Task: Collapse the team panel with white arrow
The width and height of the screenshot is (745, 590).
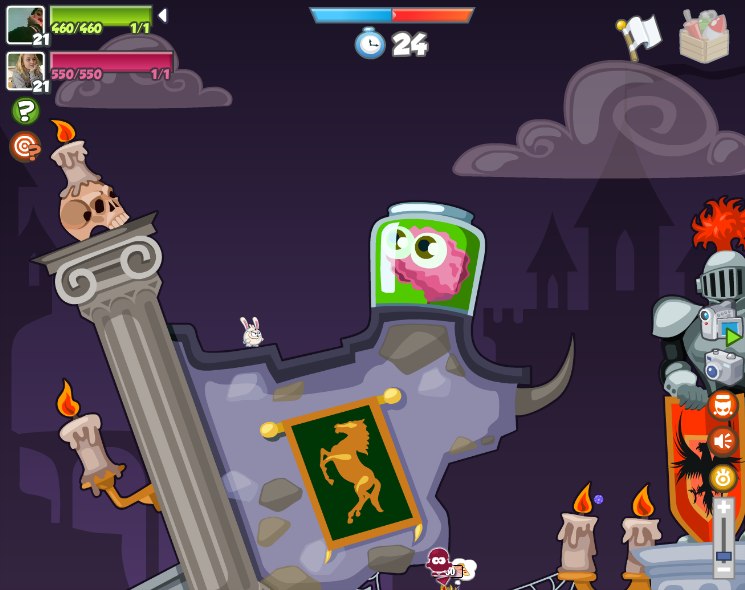Action: pos(163,16)
